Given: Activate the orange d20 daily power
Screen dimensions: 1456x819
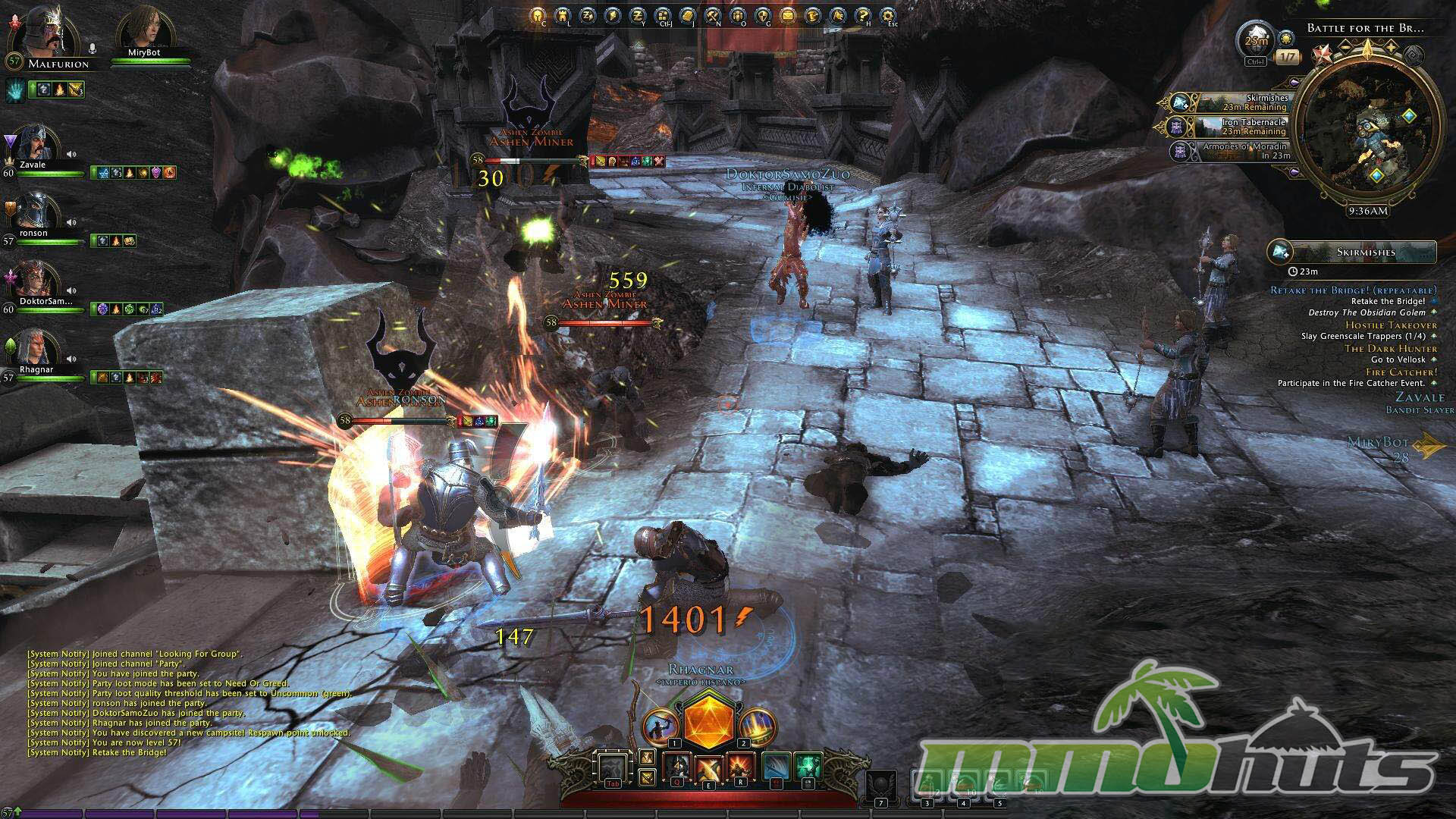Looking at the screenshot, I should click(x=708, y=721).
